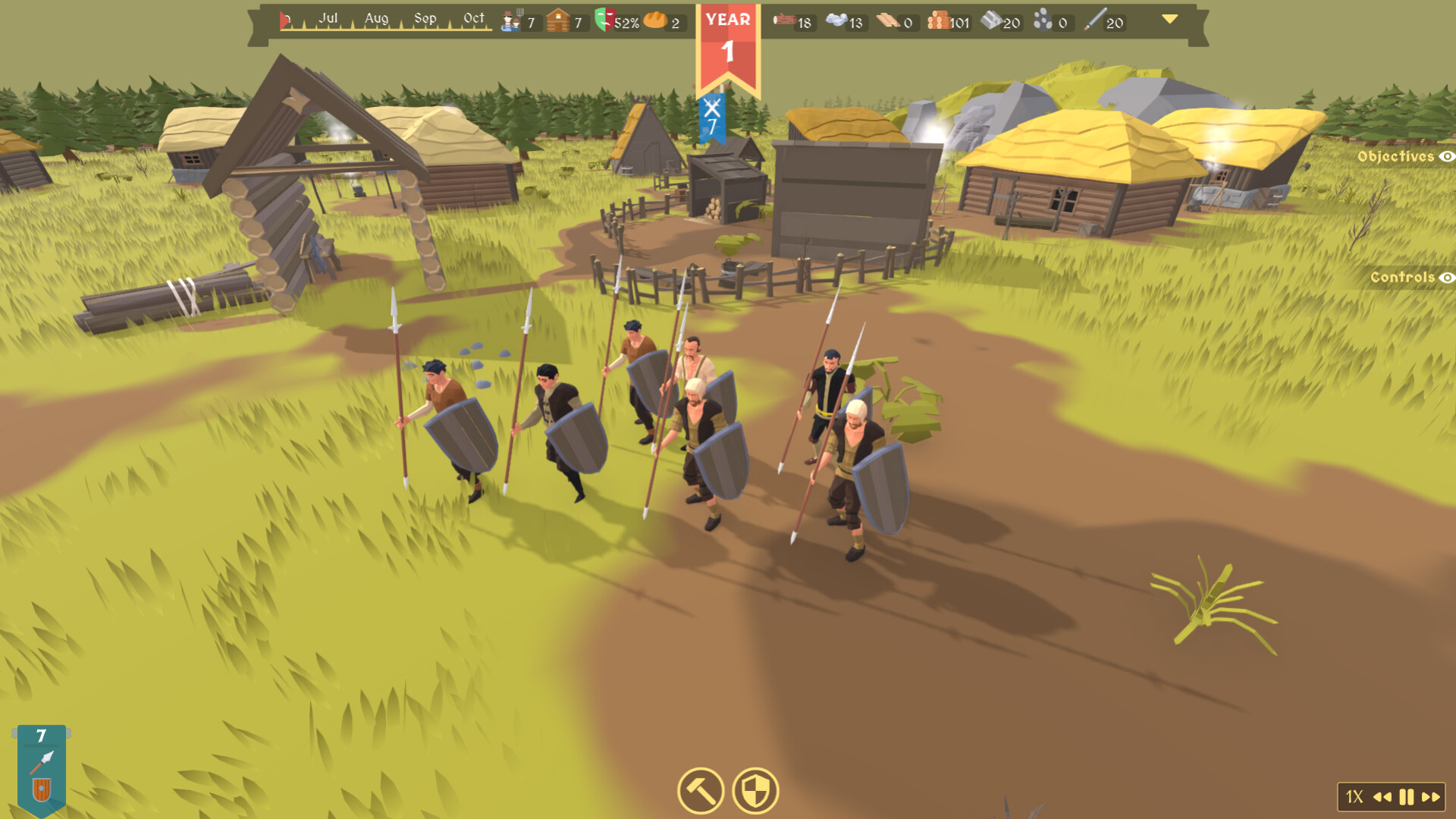The height and width of the screenshot is (819, 1456).
Task: Toggle the Objectives visibility eye
Action: coord(1446,155)
